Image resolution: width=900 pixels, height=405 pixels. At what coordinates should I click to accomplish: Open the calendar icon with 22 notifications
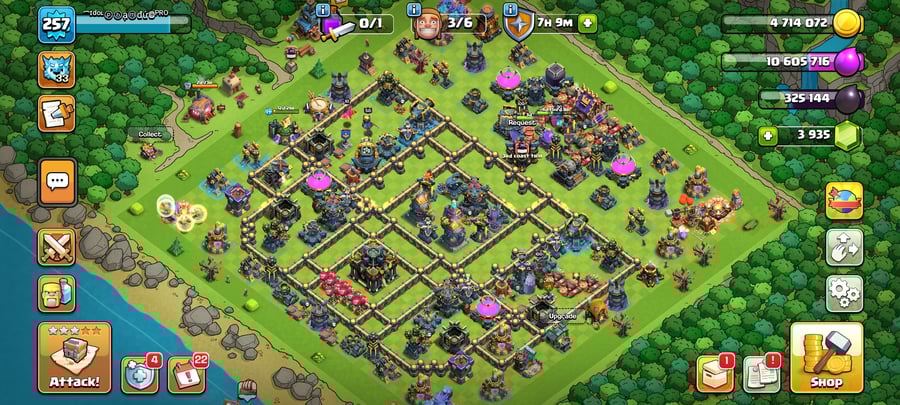[x=186, y=373]
